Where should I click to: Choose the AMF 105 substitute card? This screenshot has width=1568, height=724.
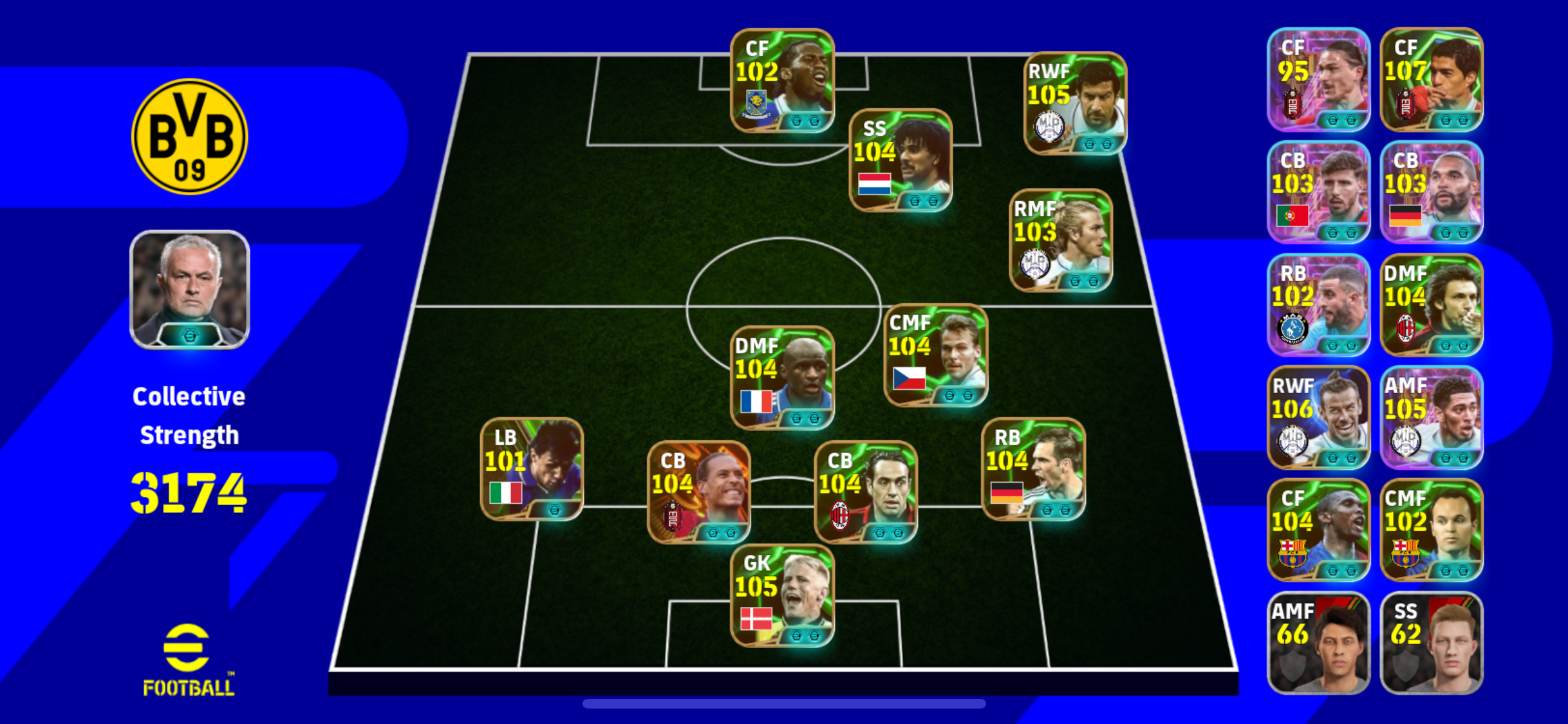pyautogui.click(x=1432, y=417)
